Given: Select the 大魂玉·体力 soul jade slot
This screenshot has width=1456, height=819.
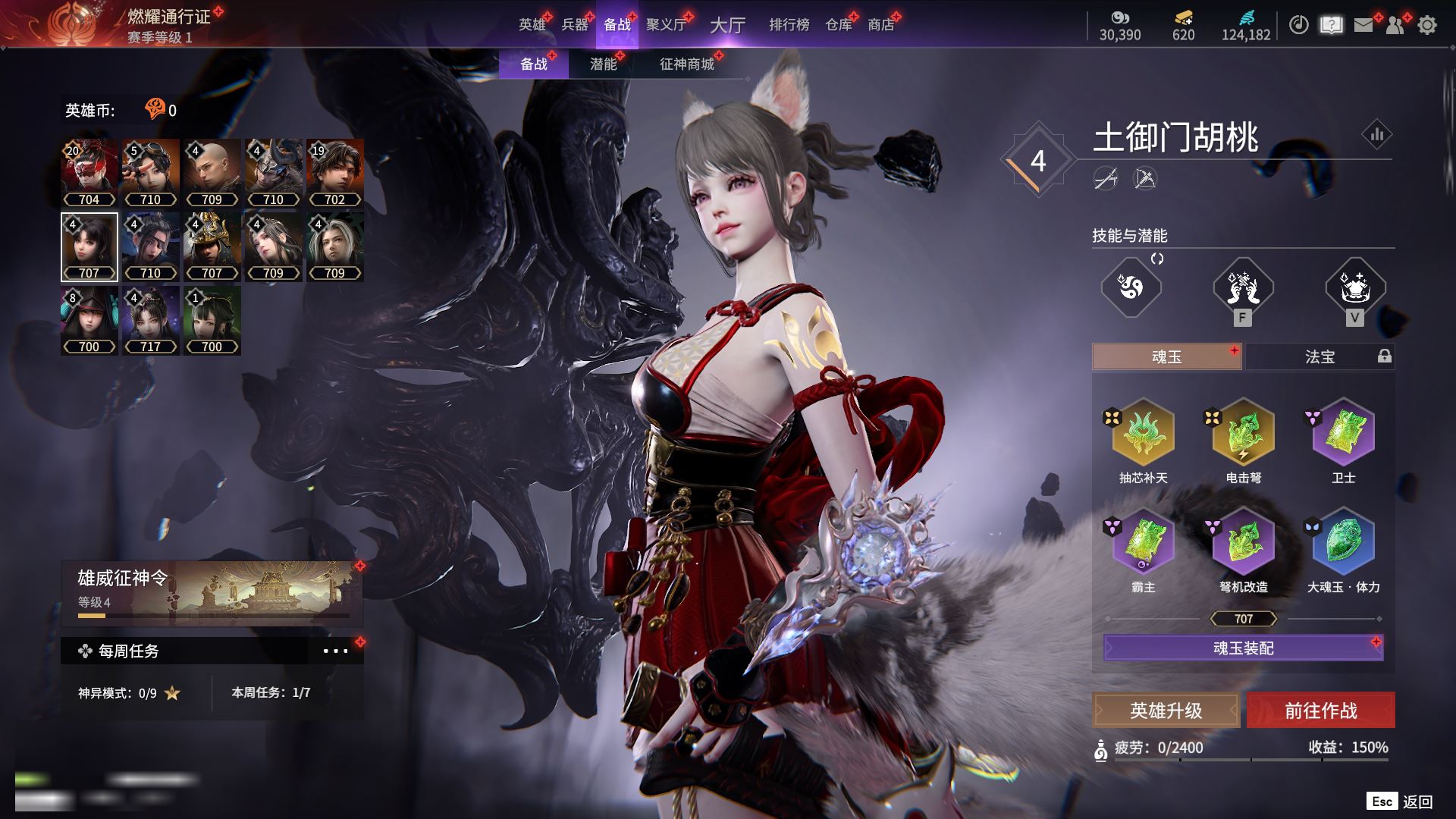Looking at the screenshot, I should pos(1343,542).
